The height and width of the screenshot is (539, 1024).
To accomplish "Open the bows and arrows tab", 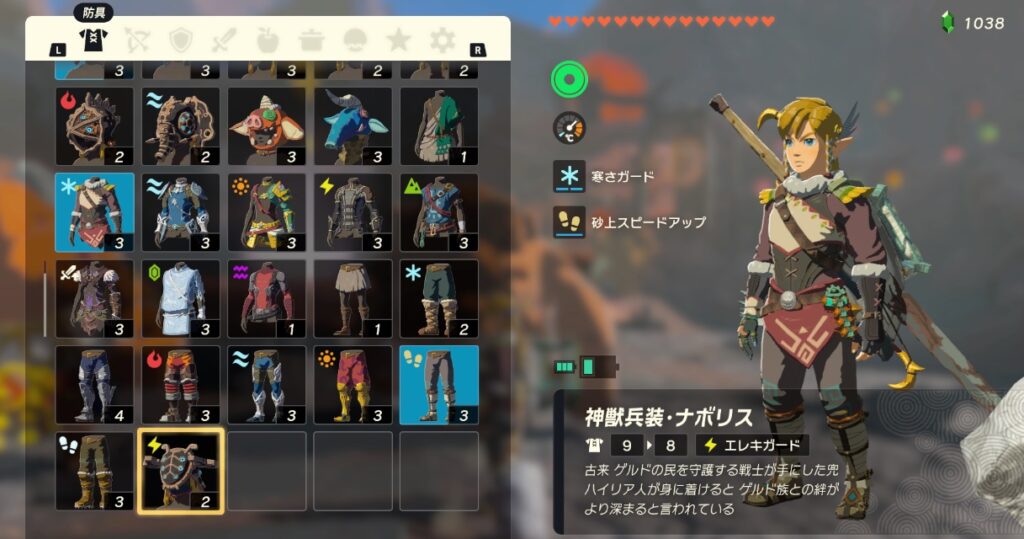I will coord(136,40).
